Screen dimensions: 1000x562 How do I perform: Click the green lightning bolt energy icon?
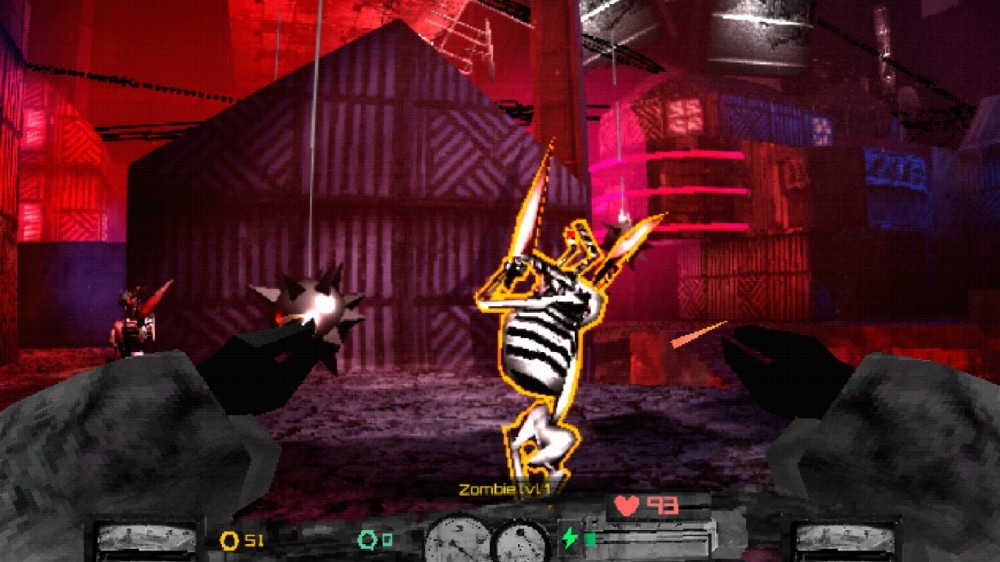pos(570,539)
